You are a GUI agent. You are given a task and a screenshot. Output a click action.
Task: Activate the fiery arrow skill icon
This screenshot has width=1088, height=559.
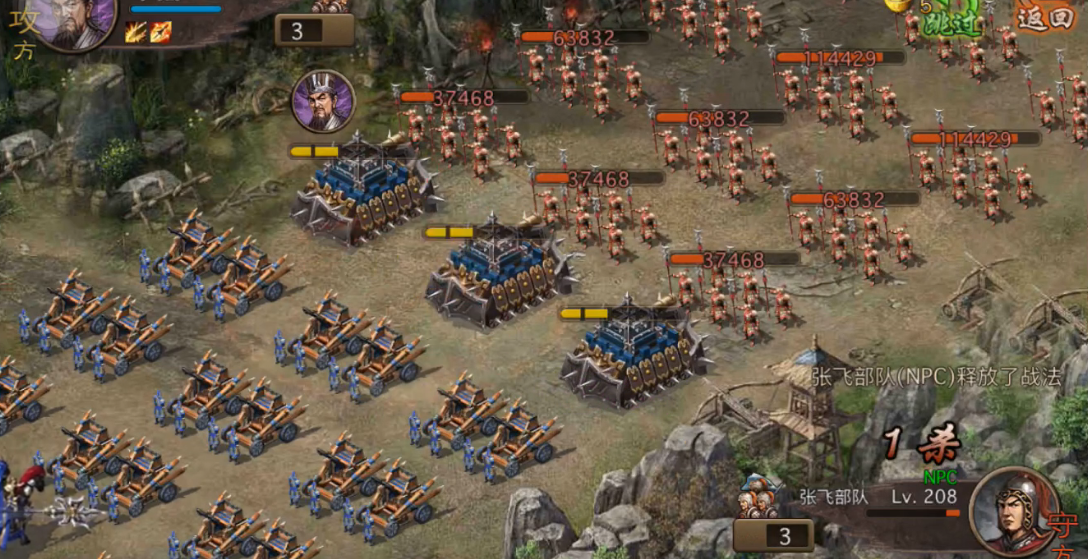pos(160,33)
